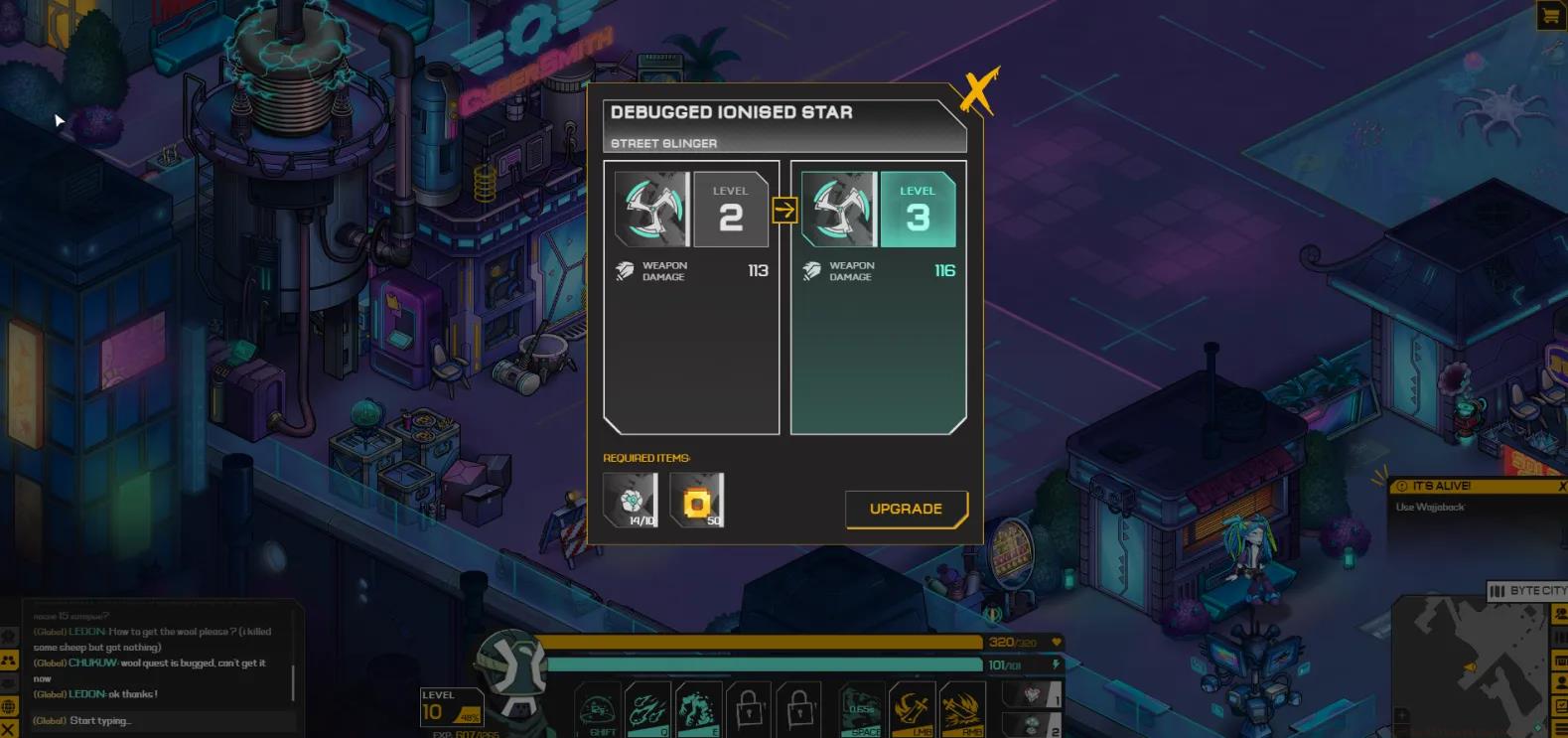Open the party chat channel
Screen dimensions: 1568x738
click(x=9, y=660)
